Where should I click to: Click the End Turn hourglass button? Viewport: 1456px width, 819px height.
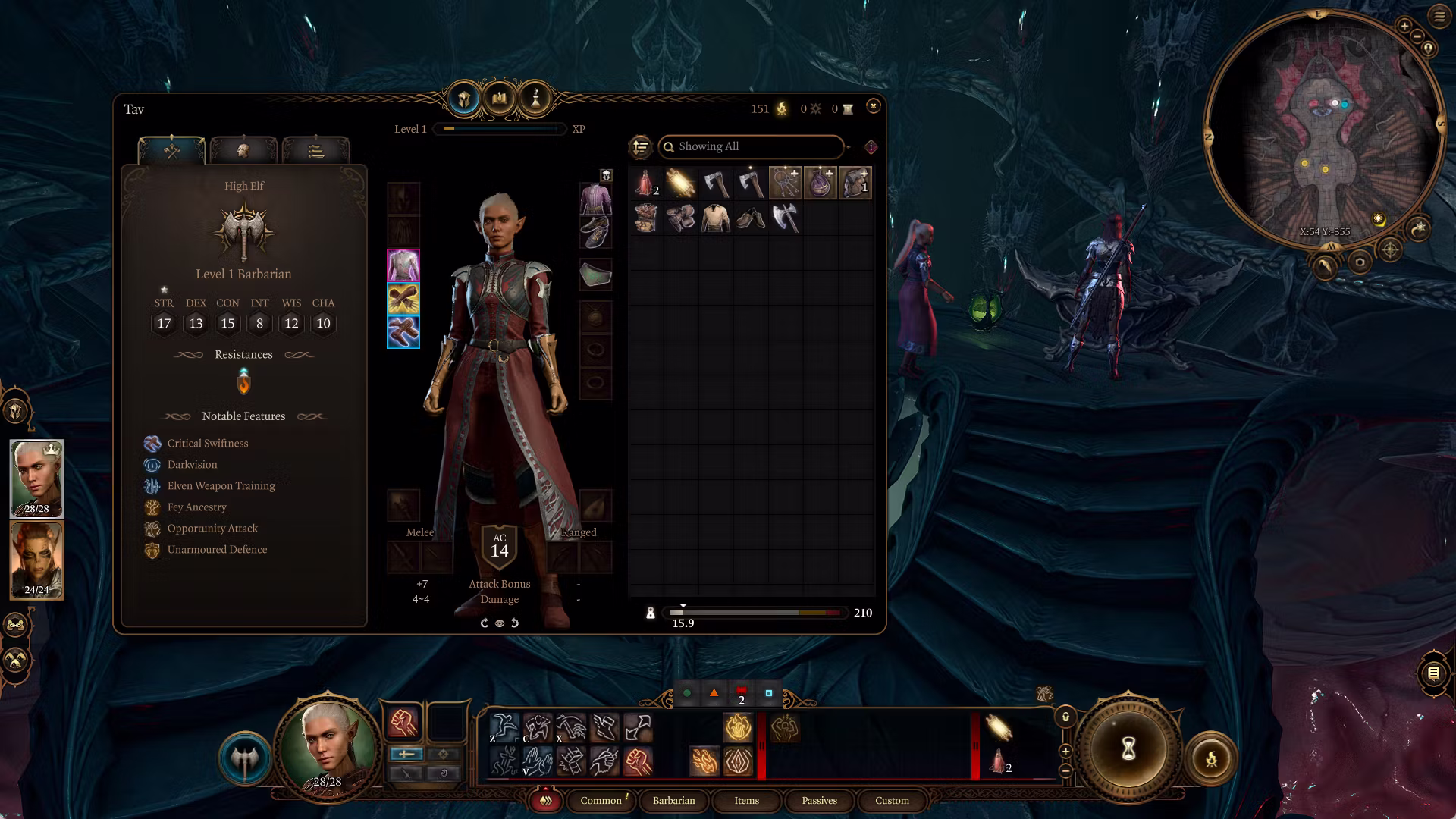1128,749
